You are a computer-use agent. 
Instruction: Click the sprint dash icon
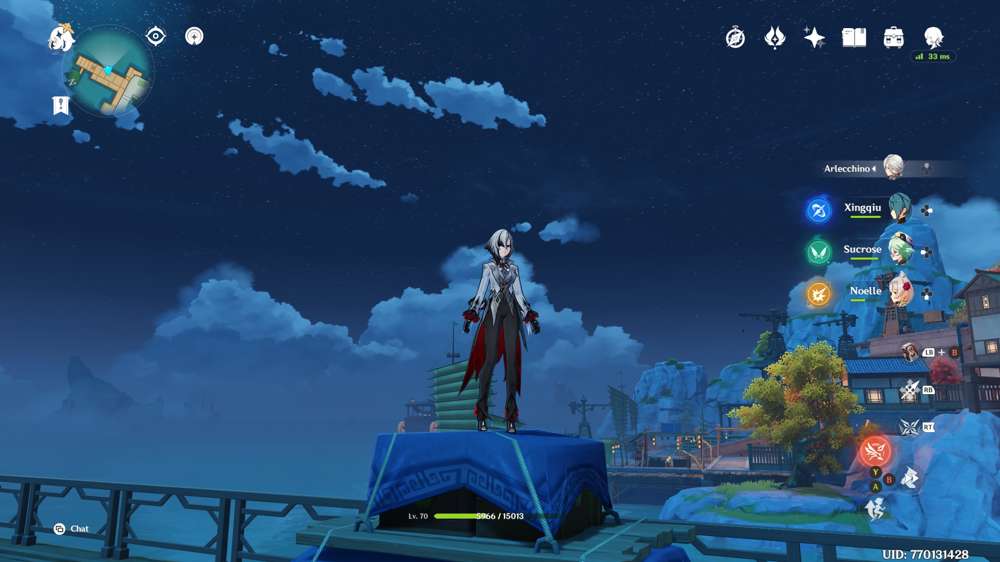coord(909,479)
